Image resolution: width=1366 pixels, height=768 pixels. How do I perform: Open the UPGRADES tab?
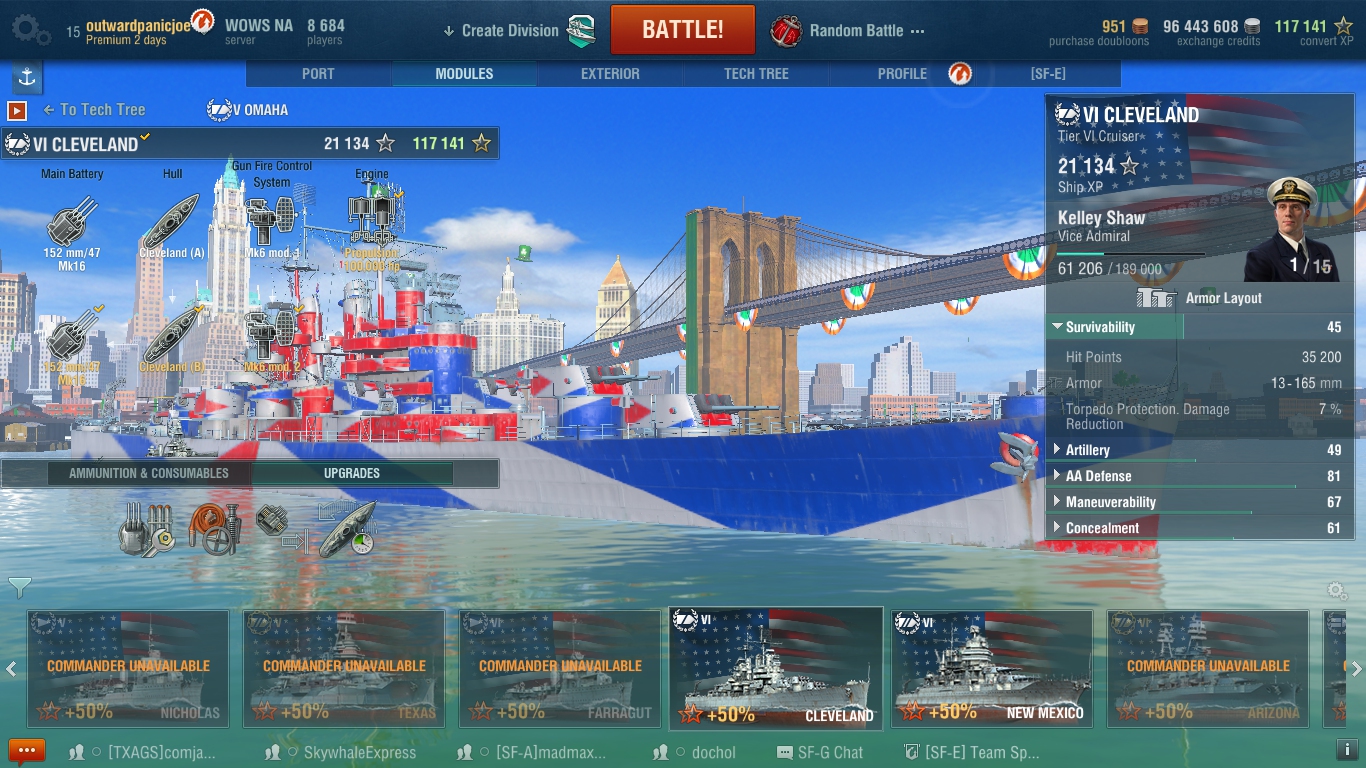click(352, 473)
